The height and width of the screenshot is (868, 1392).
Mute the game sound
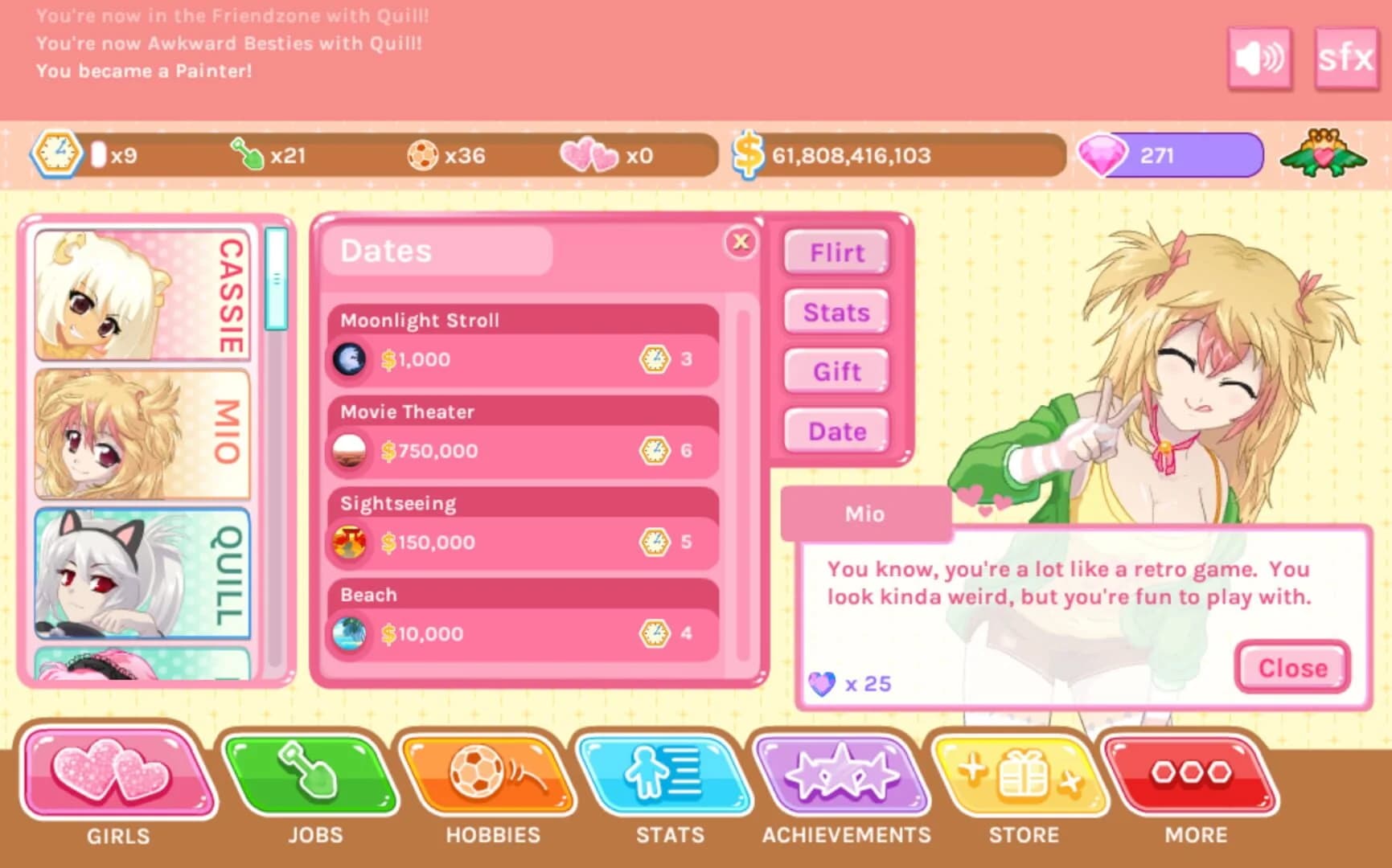pos(1260,57)
